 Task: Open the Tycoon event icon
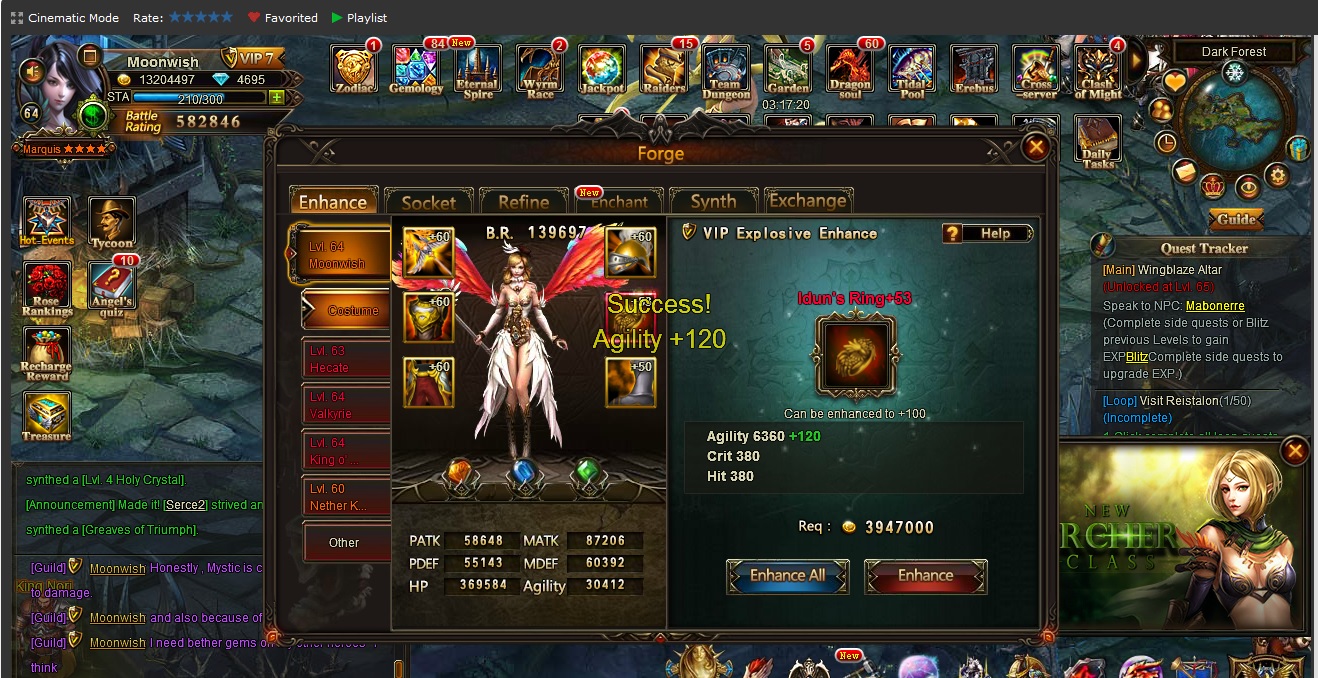pos(111,222)
